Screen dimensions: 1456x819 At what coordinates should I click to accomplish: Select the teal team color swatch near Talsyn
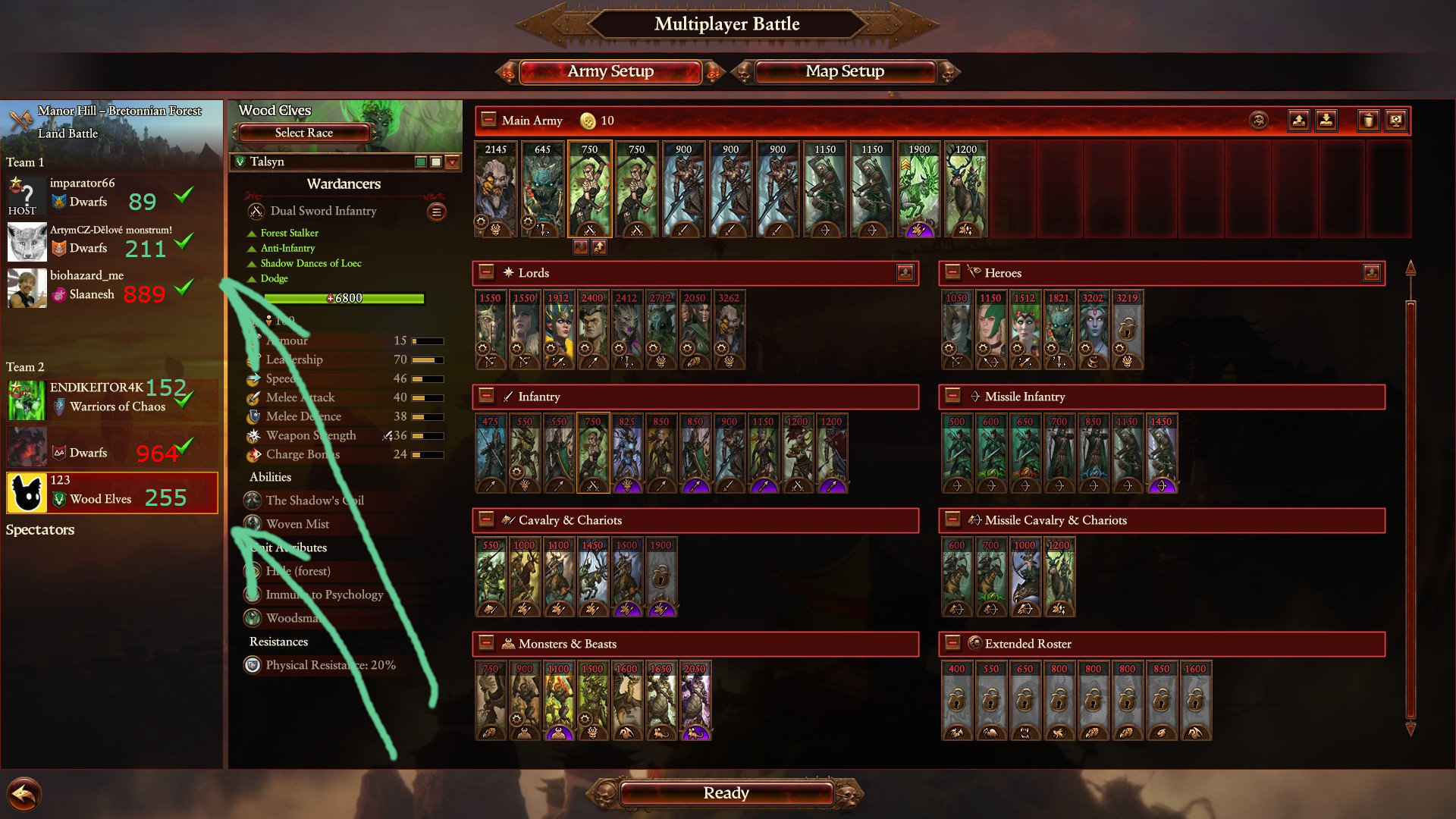pos(420,162)
